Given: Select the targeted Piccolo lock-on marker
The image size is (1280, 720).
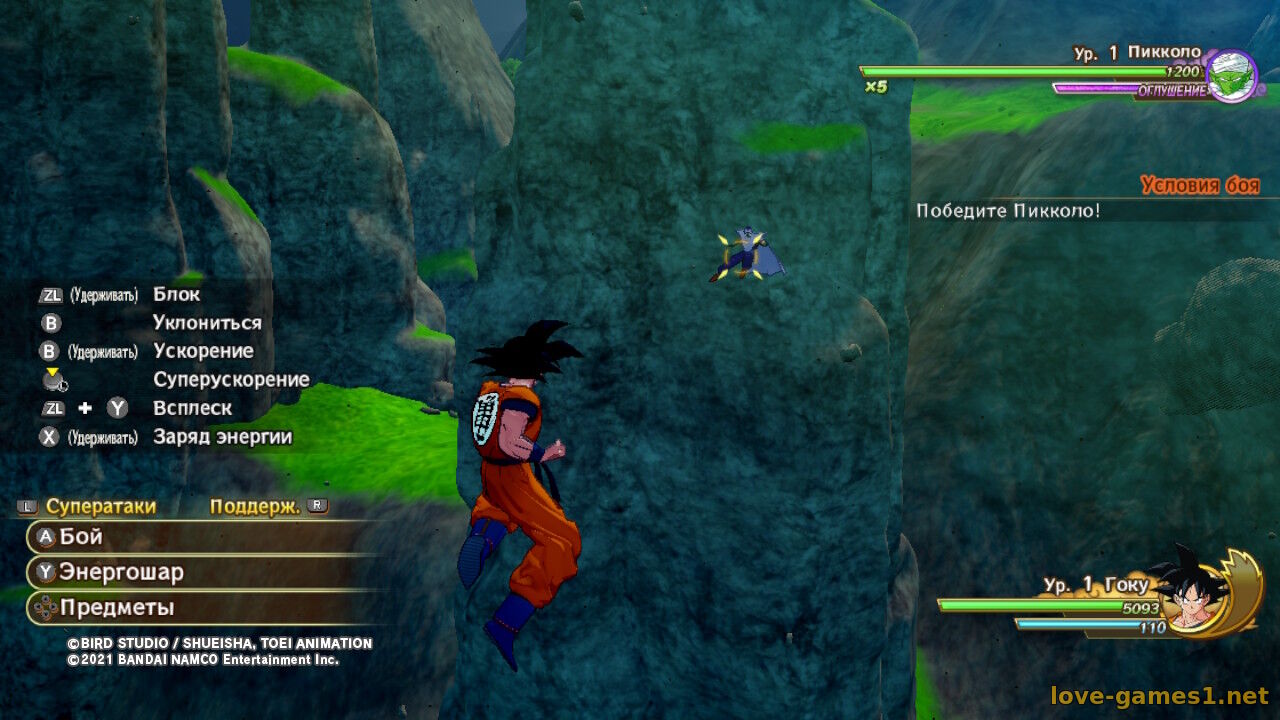Looking at the screenshot, I should [742, 256].
